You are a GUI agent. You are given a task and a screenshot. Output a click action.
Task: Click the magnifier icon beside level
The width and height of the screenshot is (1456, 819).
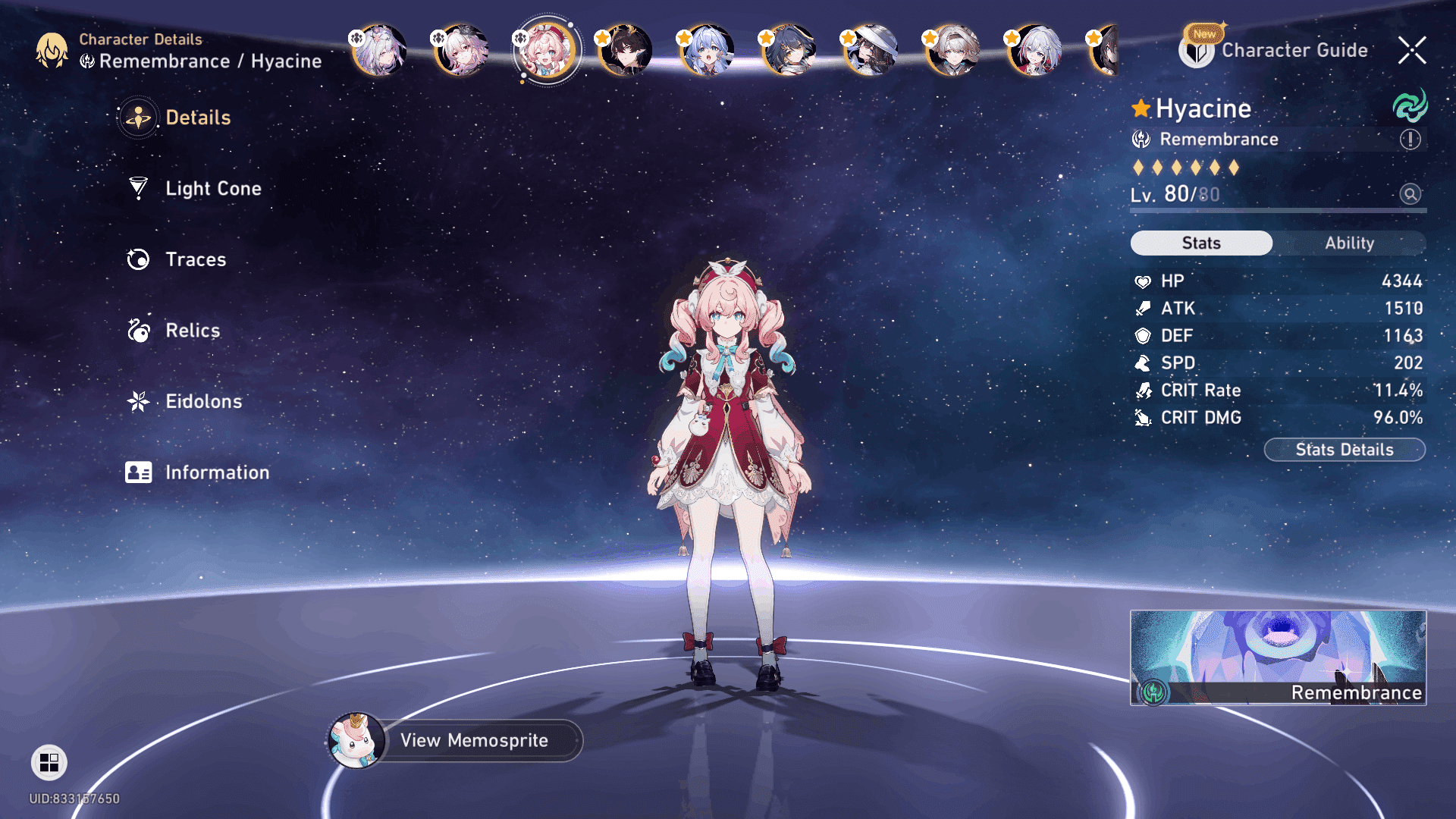[x=1410, y=194]
